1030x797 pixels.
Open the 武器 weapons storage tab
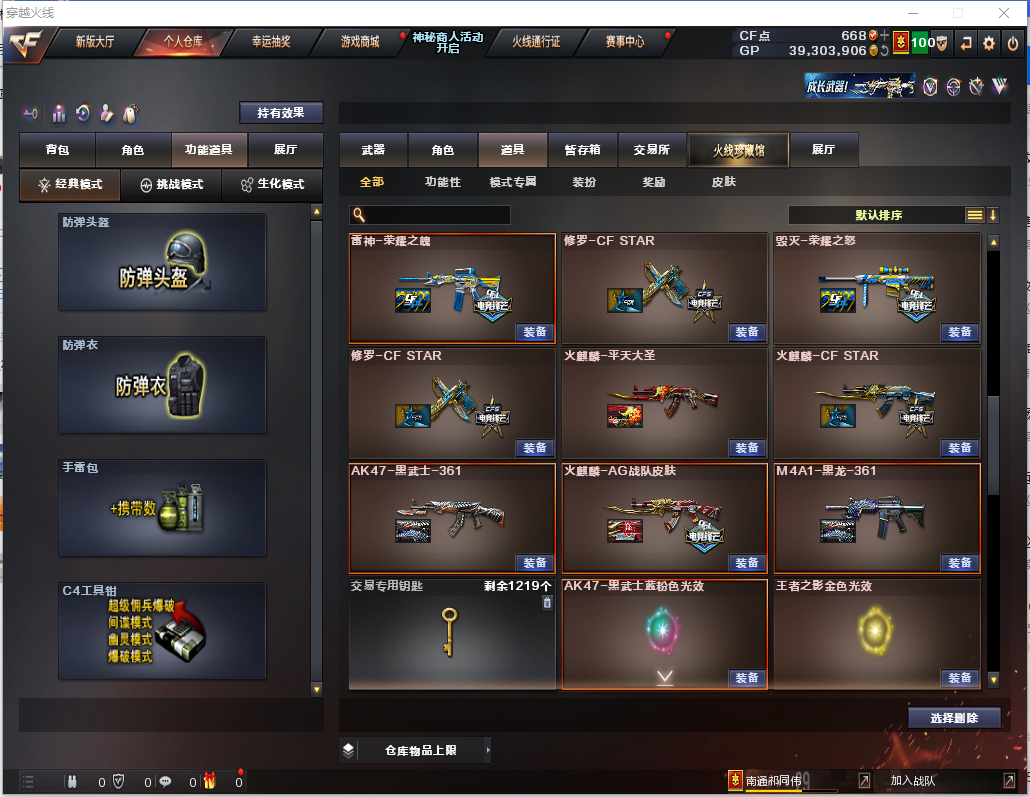tap(373, 150)
